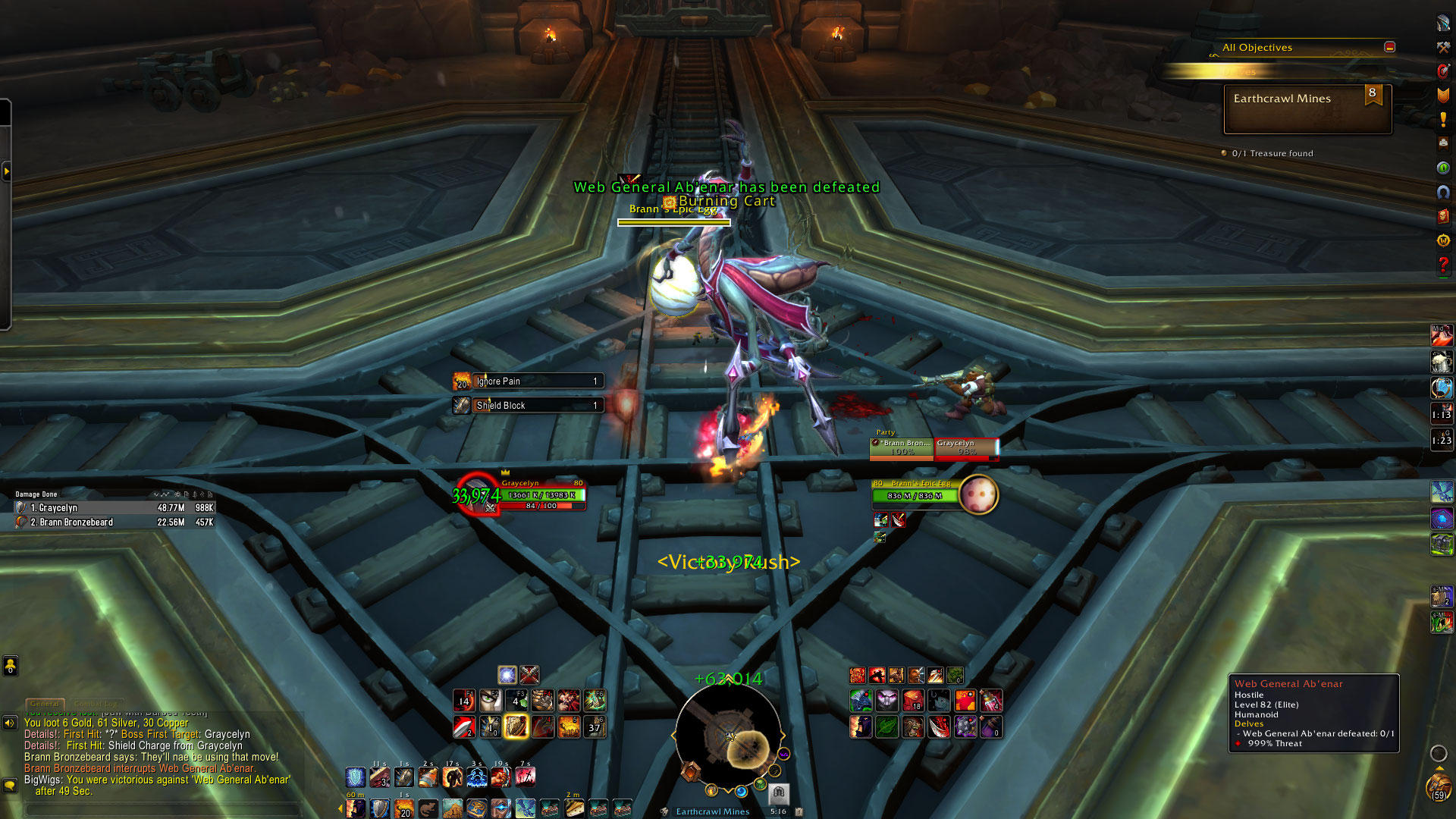Activate the highlighted glowing shield ability
The image size is (1456, 819).
click(x=516, y=727)
